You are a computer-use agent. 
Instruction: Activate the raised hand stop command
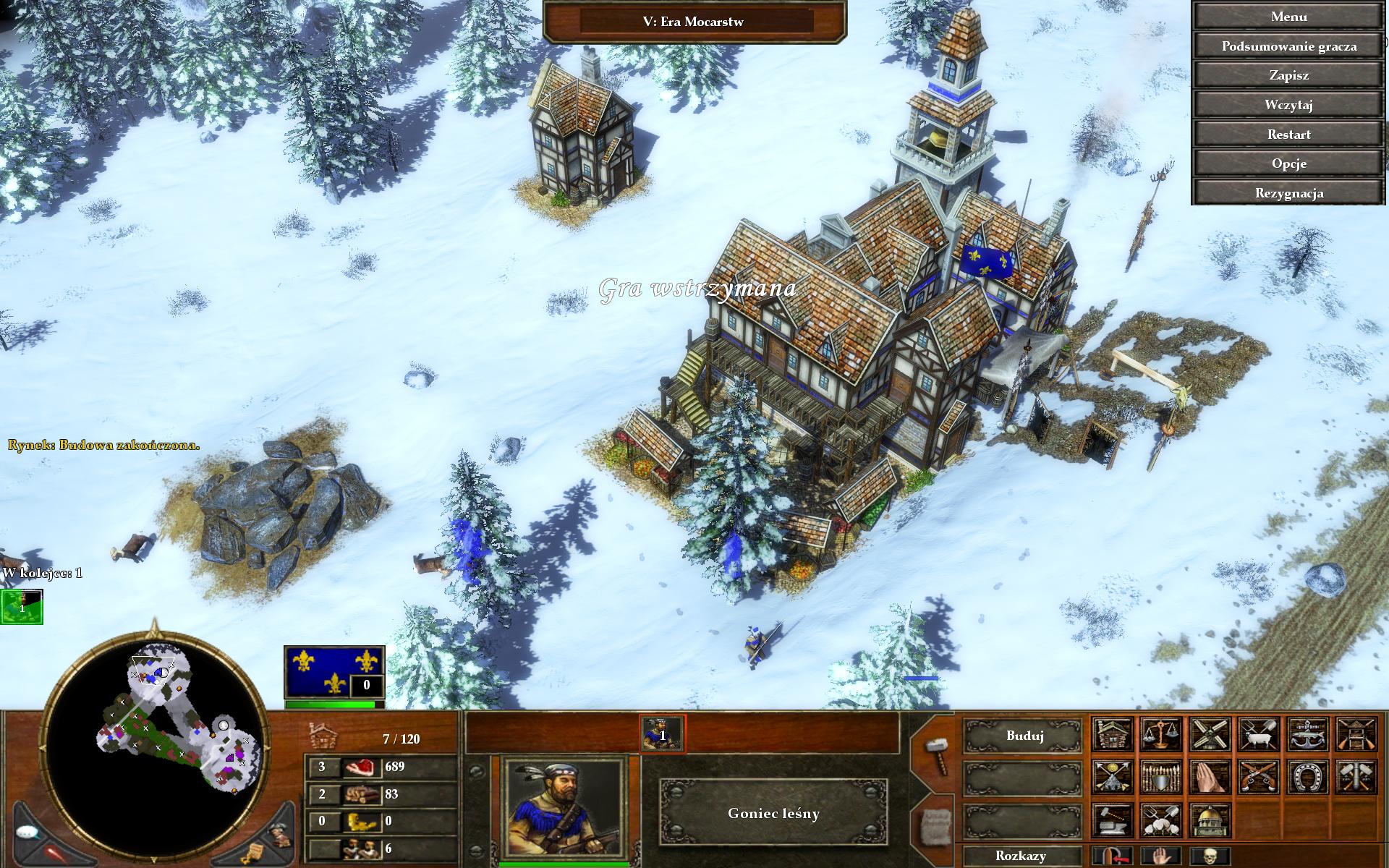[1161, 856]
